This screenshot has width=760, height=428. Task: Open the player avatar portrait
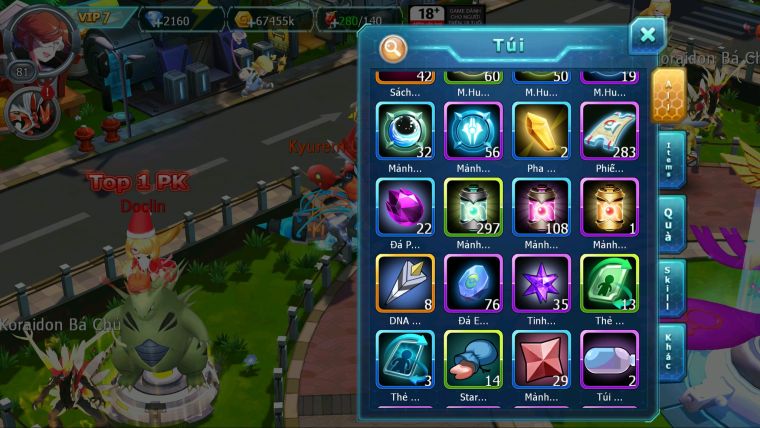37,38
